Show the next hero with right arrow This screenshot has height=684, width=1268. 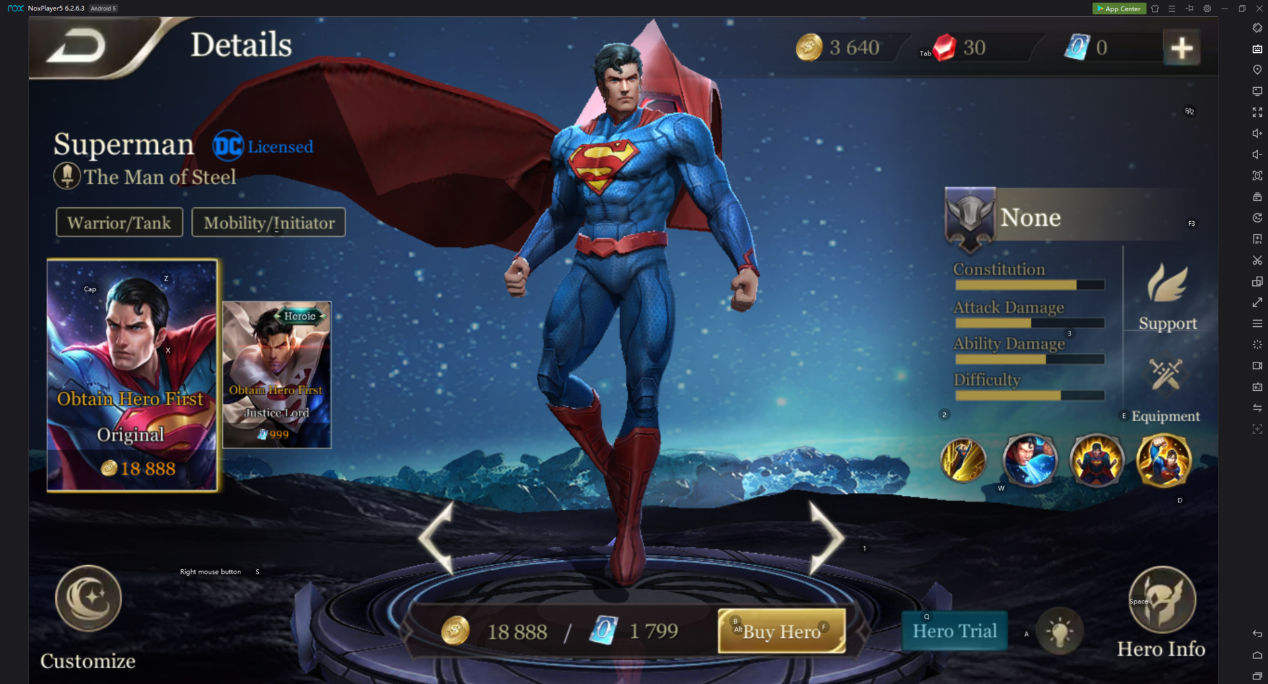[827, 537]
